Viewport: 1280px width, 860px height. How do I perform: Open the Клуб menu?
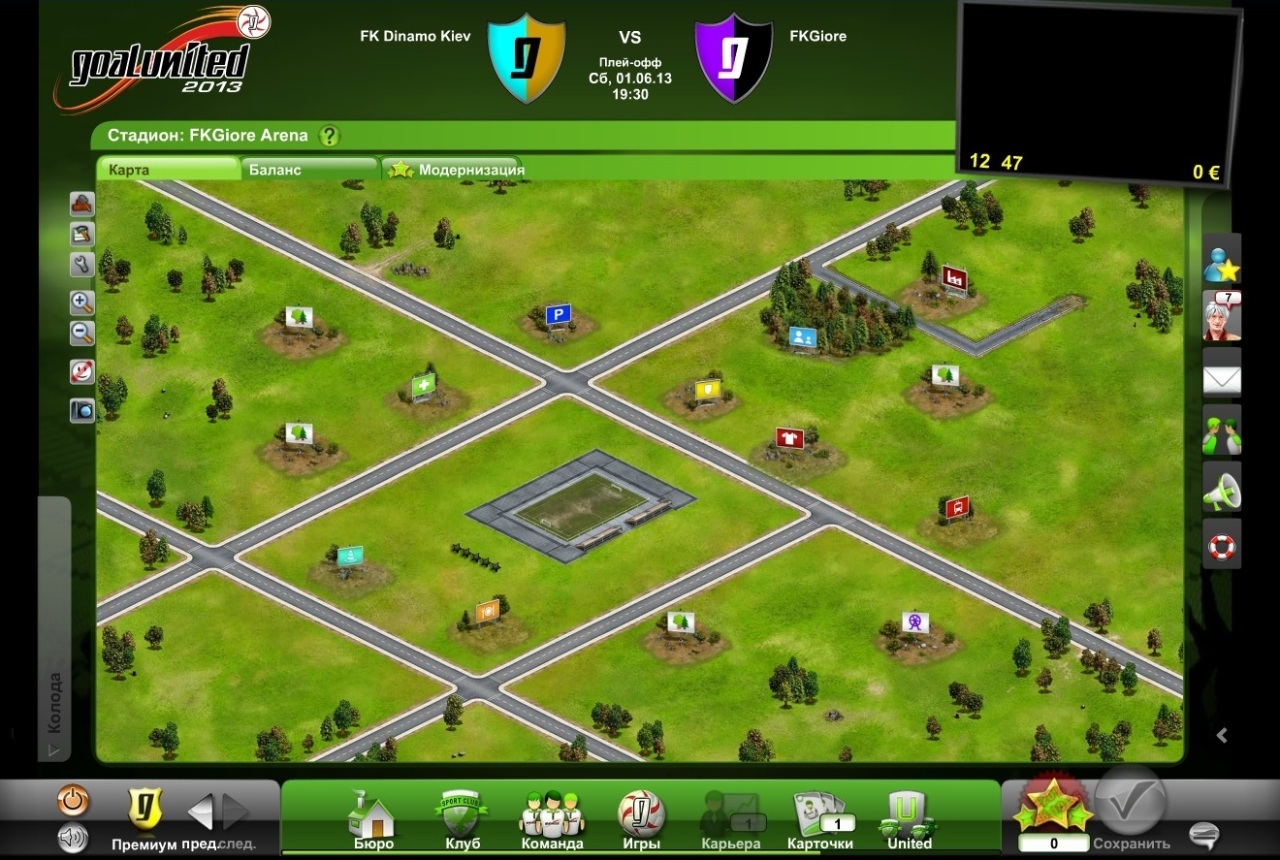(x=461, y=820)
